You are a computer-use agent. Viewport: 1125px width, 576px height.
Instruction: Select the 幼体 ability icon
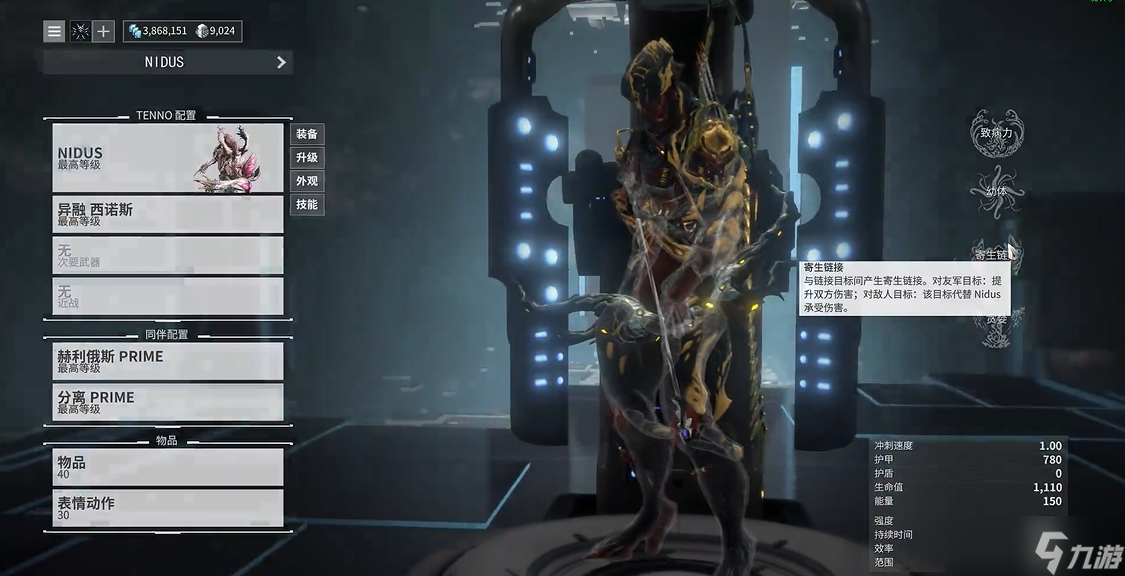point(996,190)
